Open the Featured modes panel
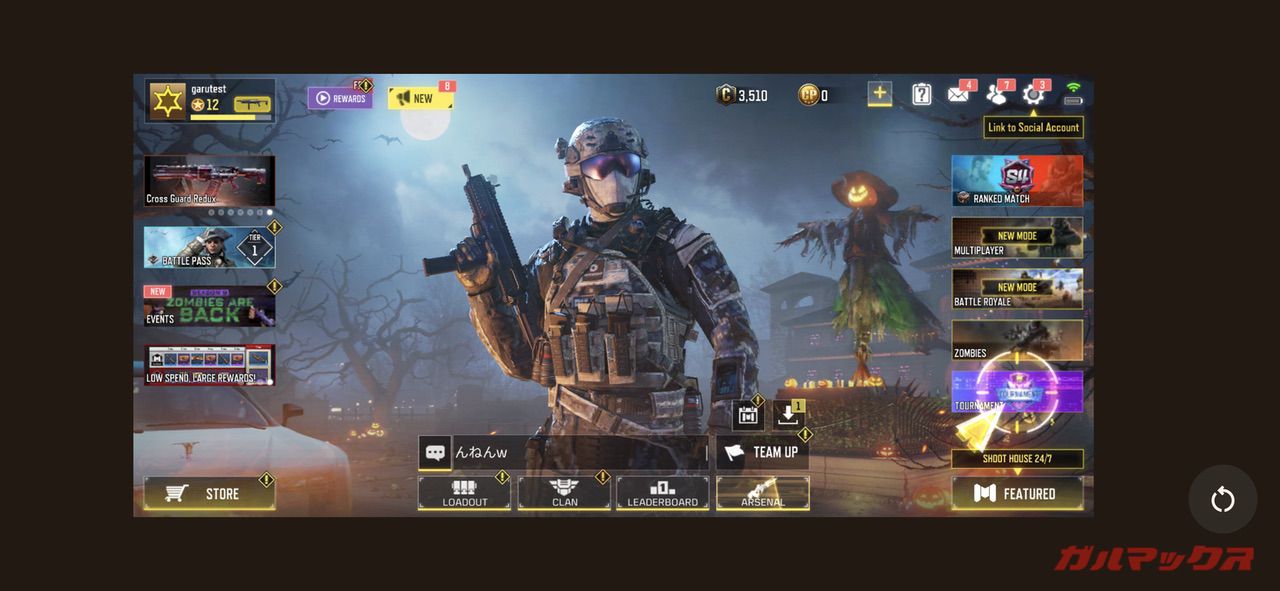The image size is (1280, 591). coord(1016,493)
